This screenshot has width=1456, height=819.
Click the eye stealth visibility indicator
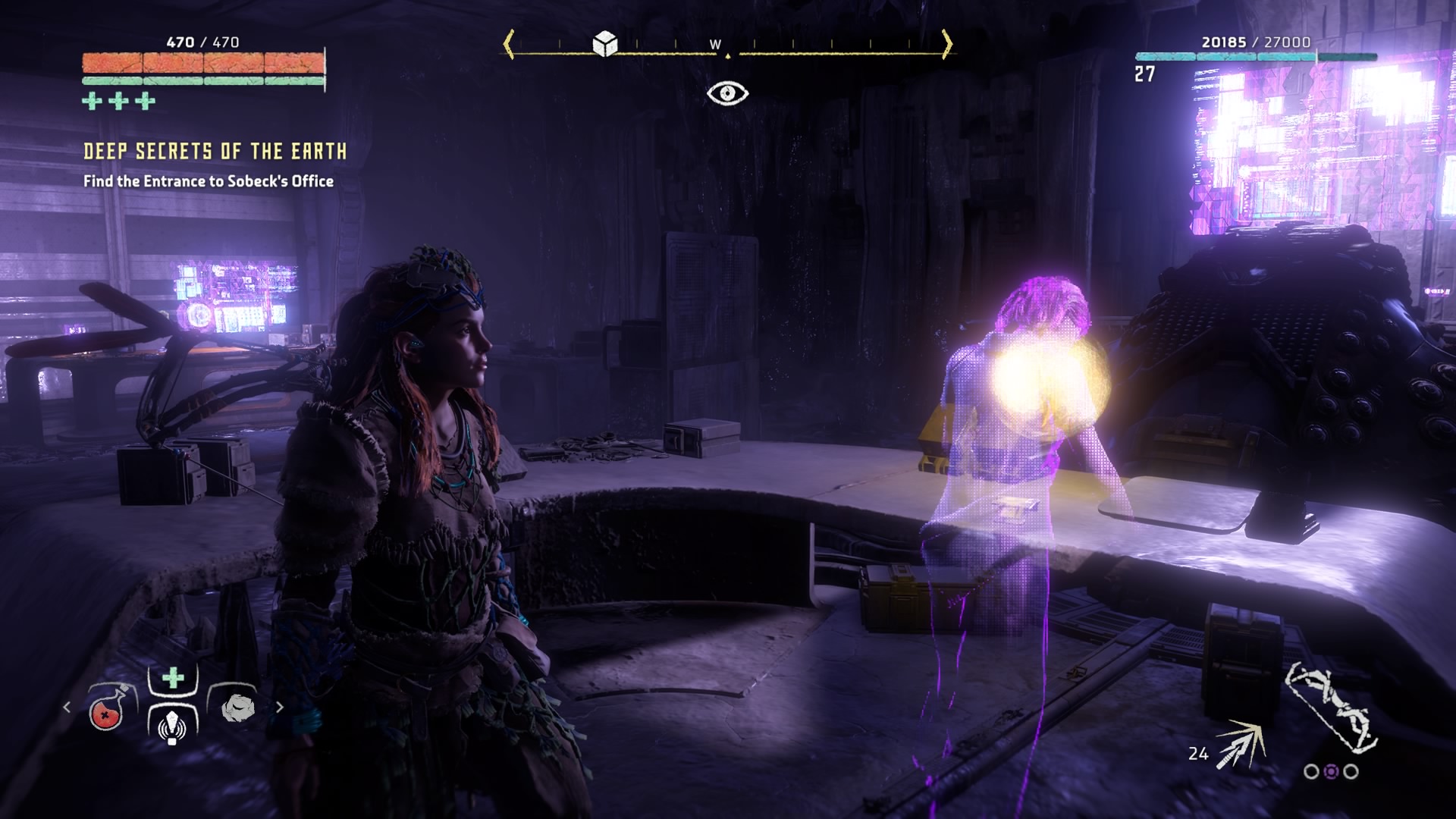[727, 93]
